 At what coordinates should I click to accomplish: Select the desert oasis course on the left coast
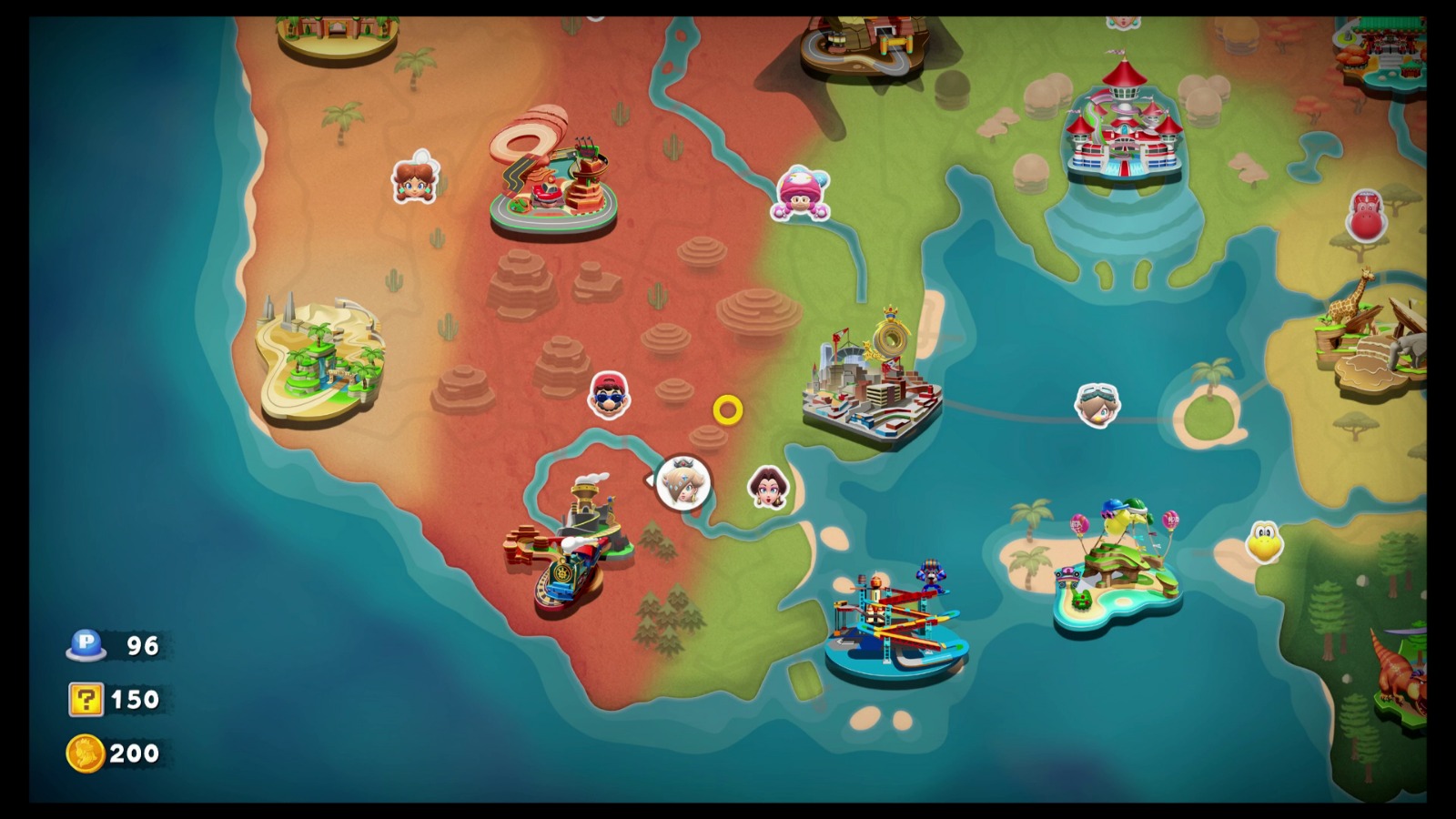tap(323, 359)
